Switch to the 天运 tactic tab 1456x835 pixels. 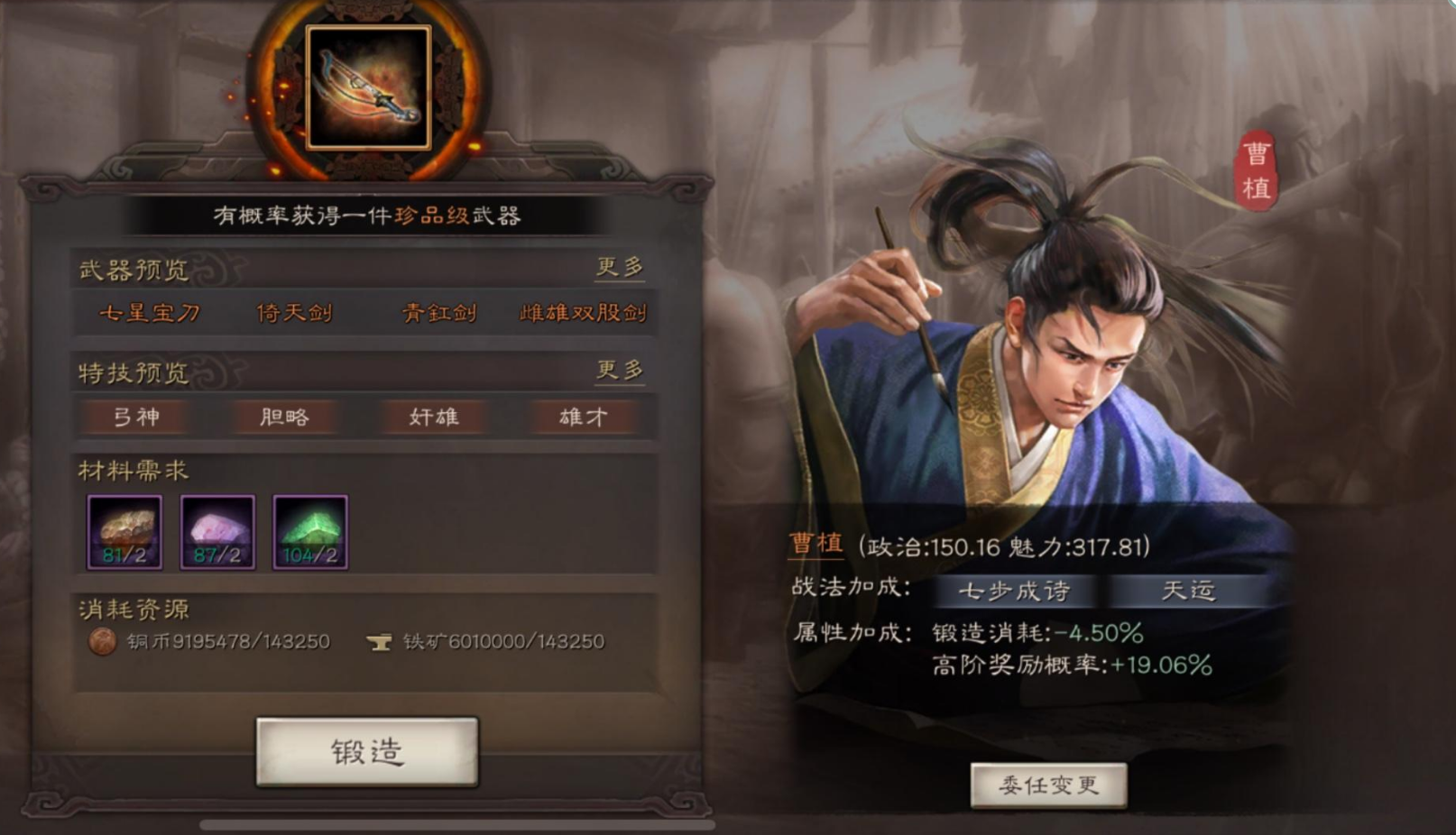(1187, 592)
